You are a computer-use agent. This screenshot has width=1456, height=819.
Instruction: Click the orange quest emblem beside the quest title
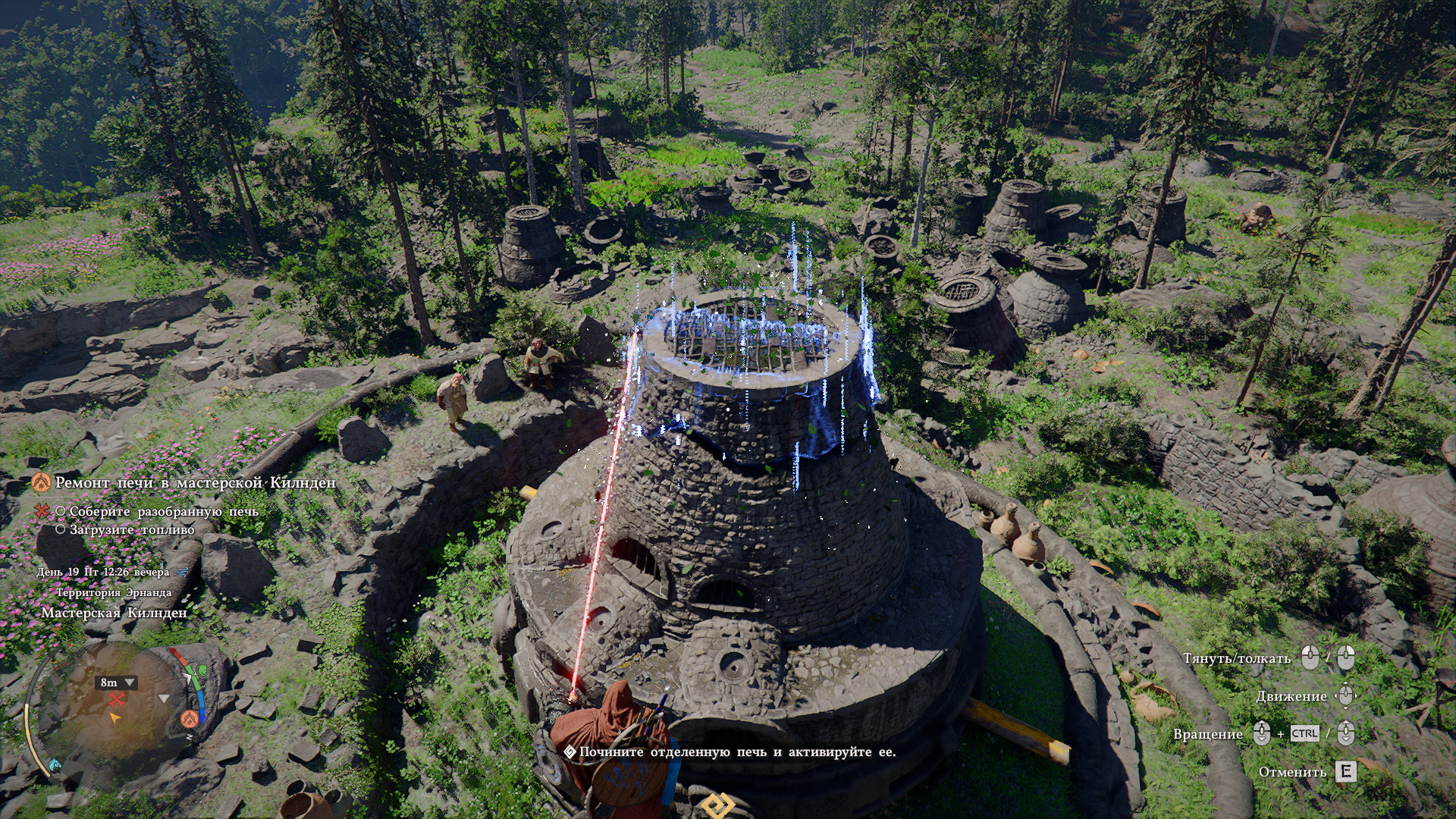pyautogui.click(x=41, y=482)
